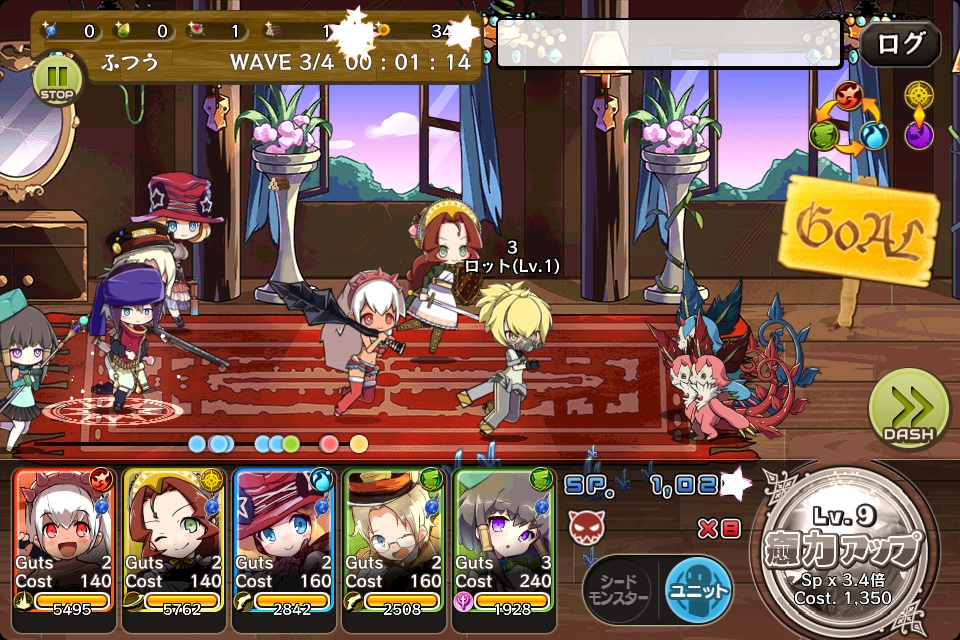Screen dimensions: 960x640
Task: Deploy the white-haired red-eyed unit card
Action: pos(63,540)
